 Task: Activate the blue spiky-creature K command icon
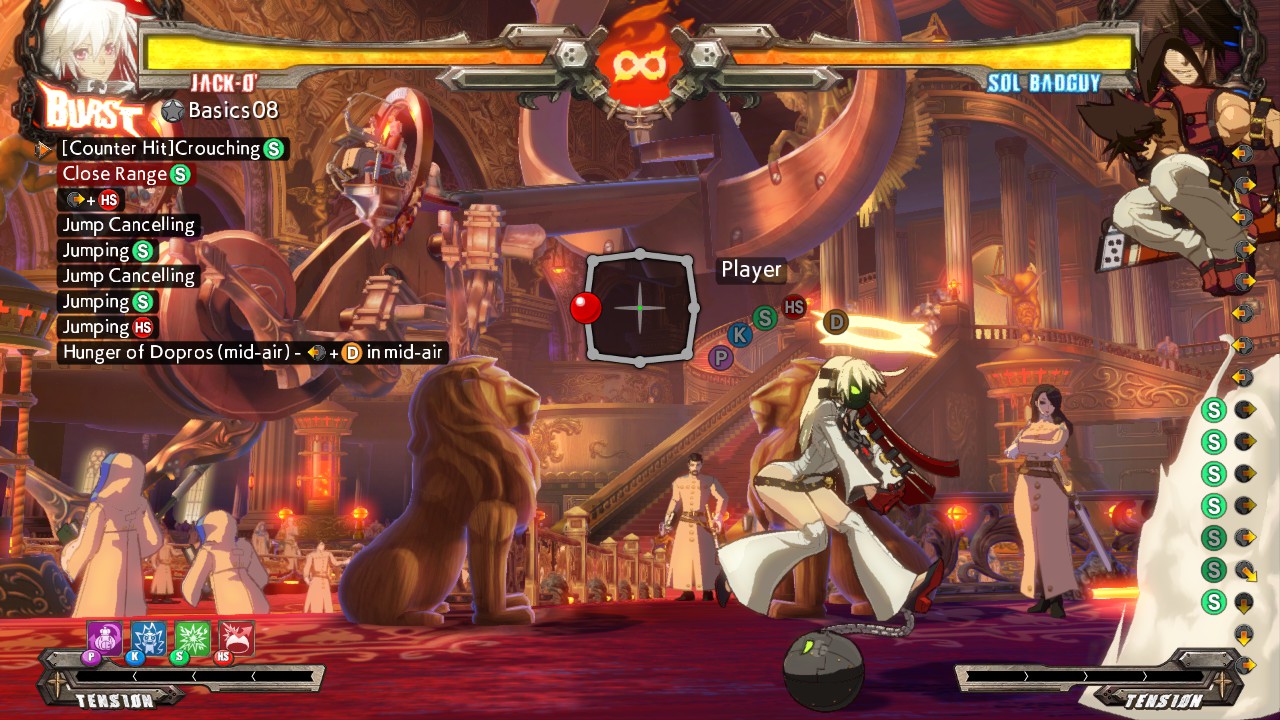(149, 638)
